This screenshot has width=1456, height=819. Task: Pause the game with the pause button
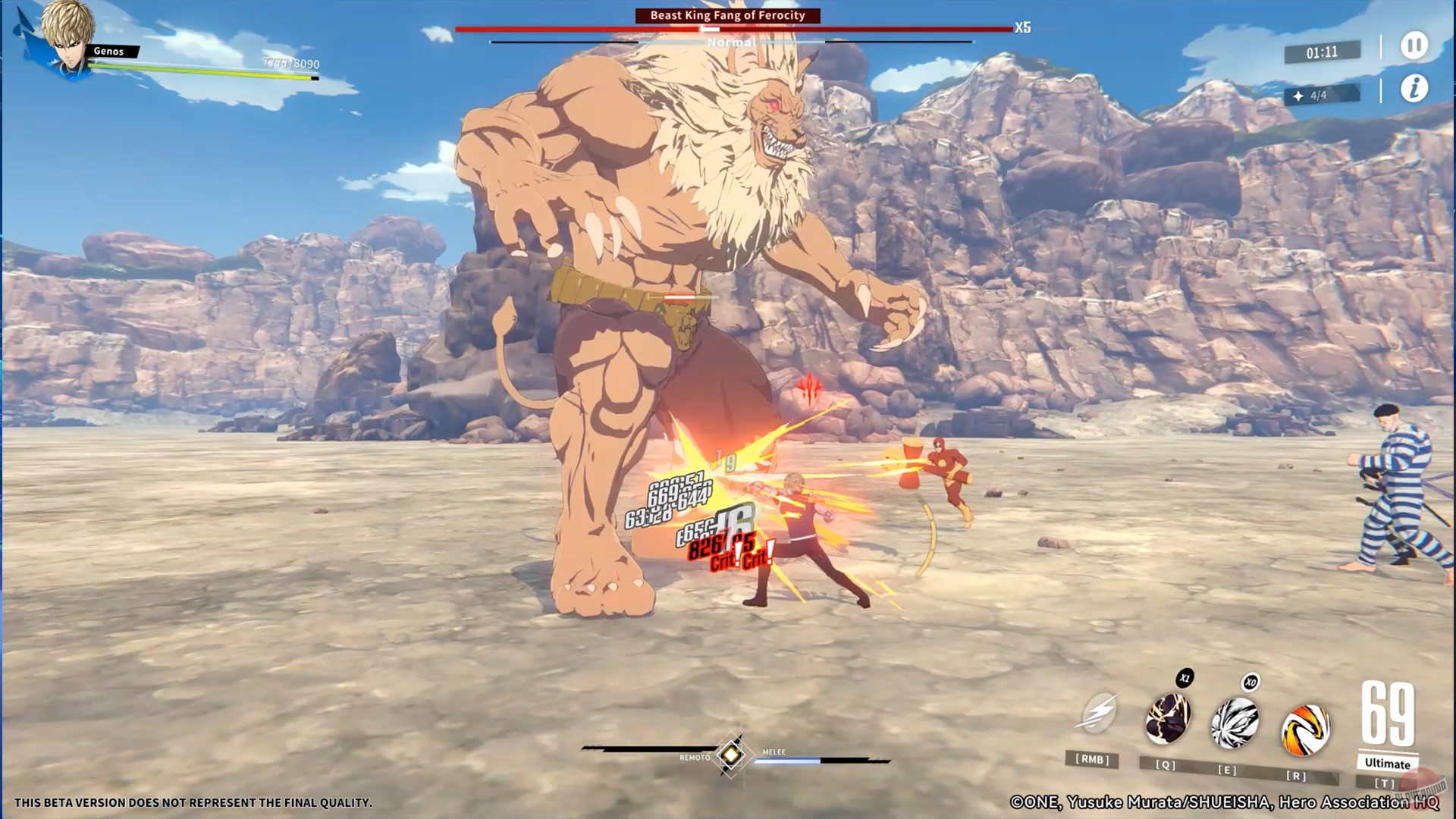coord(1411,45)
